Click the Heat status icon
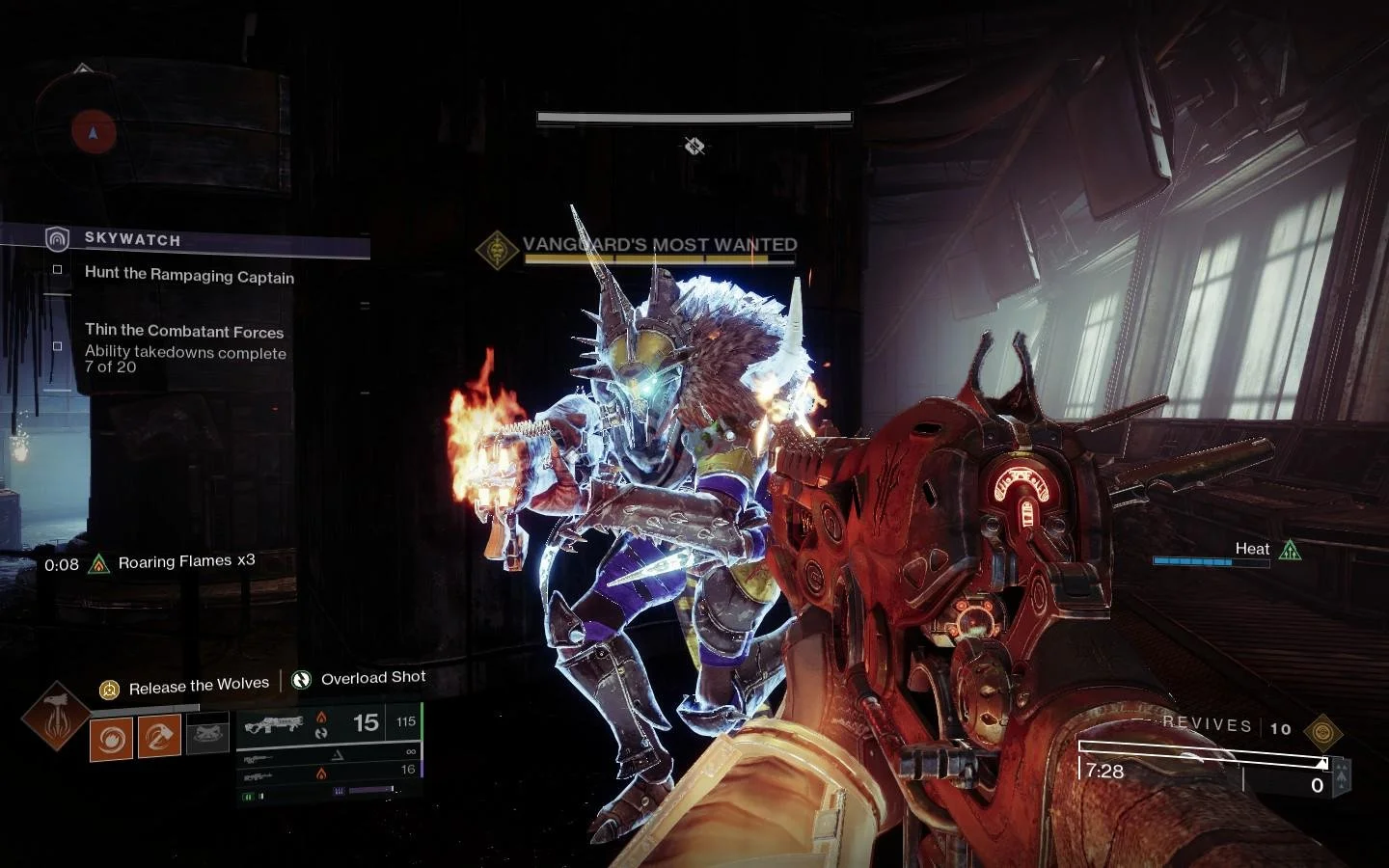Viewport: 1389px width, 868px height. [x=1290, y=551]
